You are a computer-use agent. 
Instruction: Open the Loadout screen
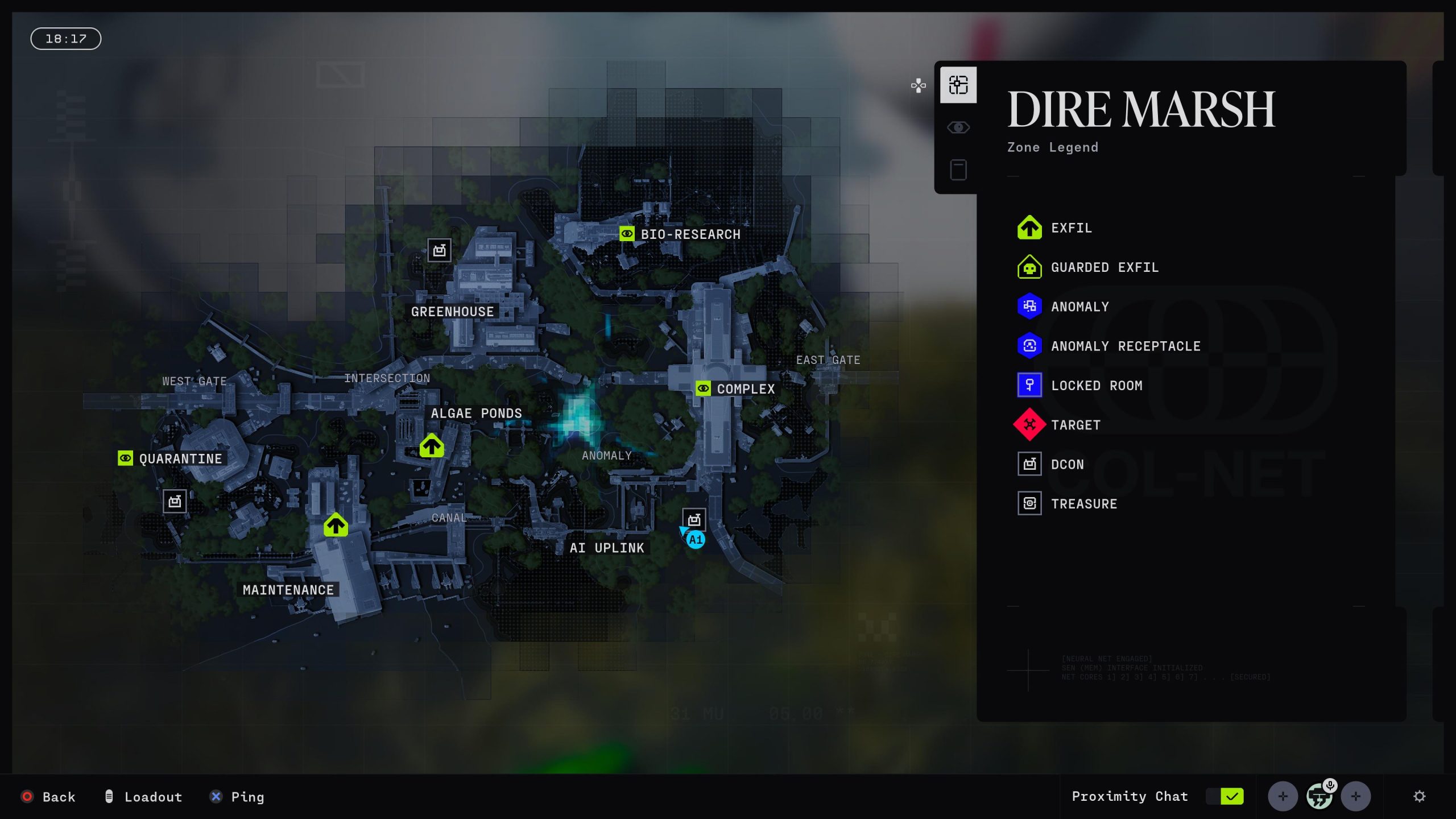pos(143,797)
